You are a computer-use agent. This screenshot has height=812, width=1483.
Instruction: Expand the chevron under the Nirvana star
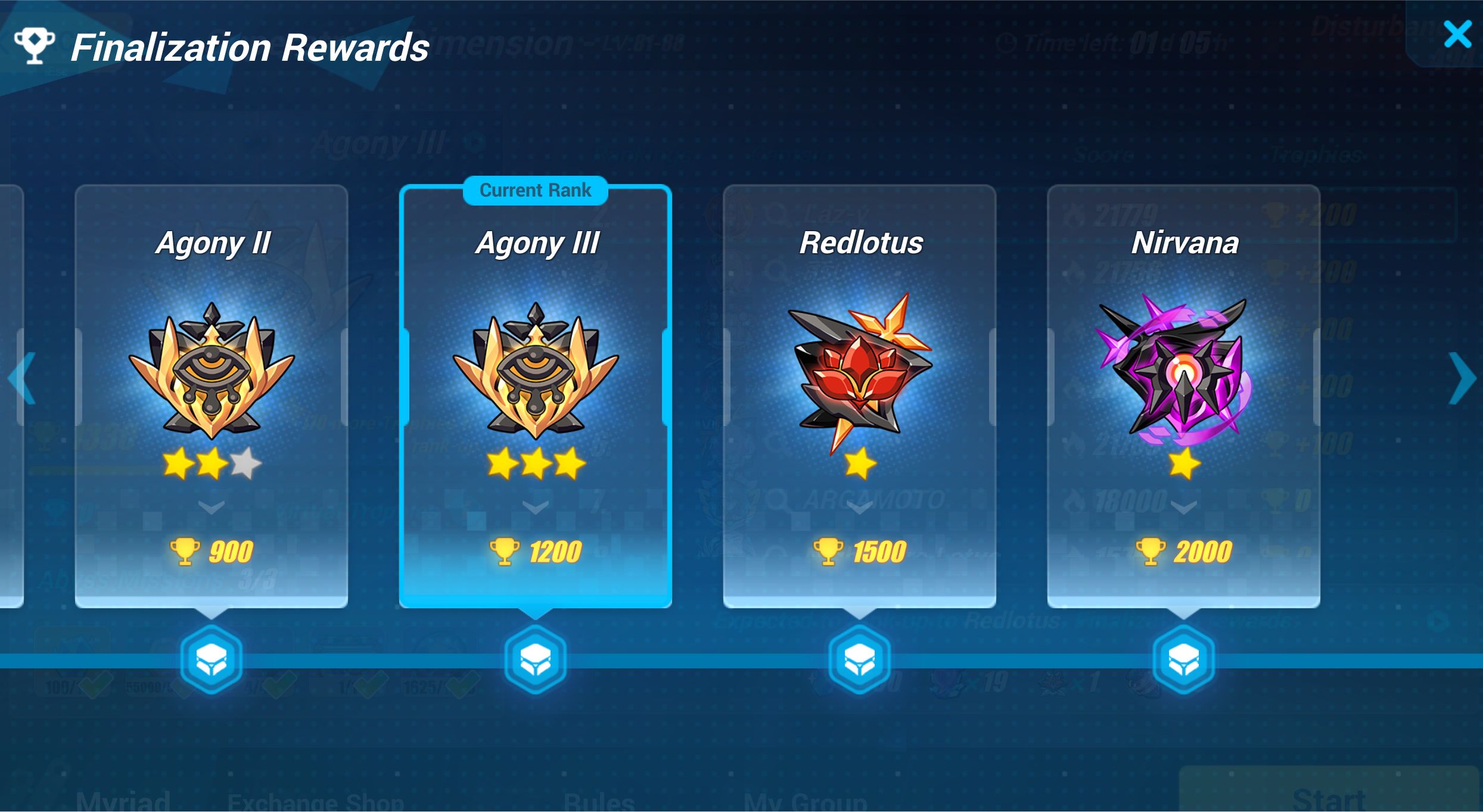pyautogui.click(x=1183, y=507)
